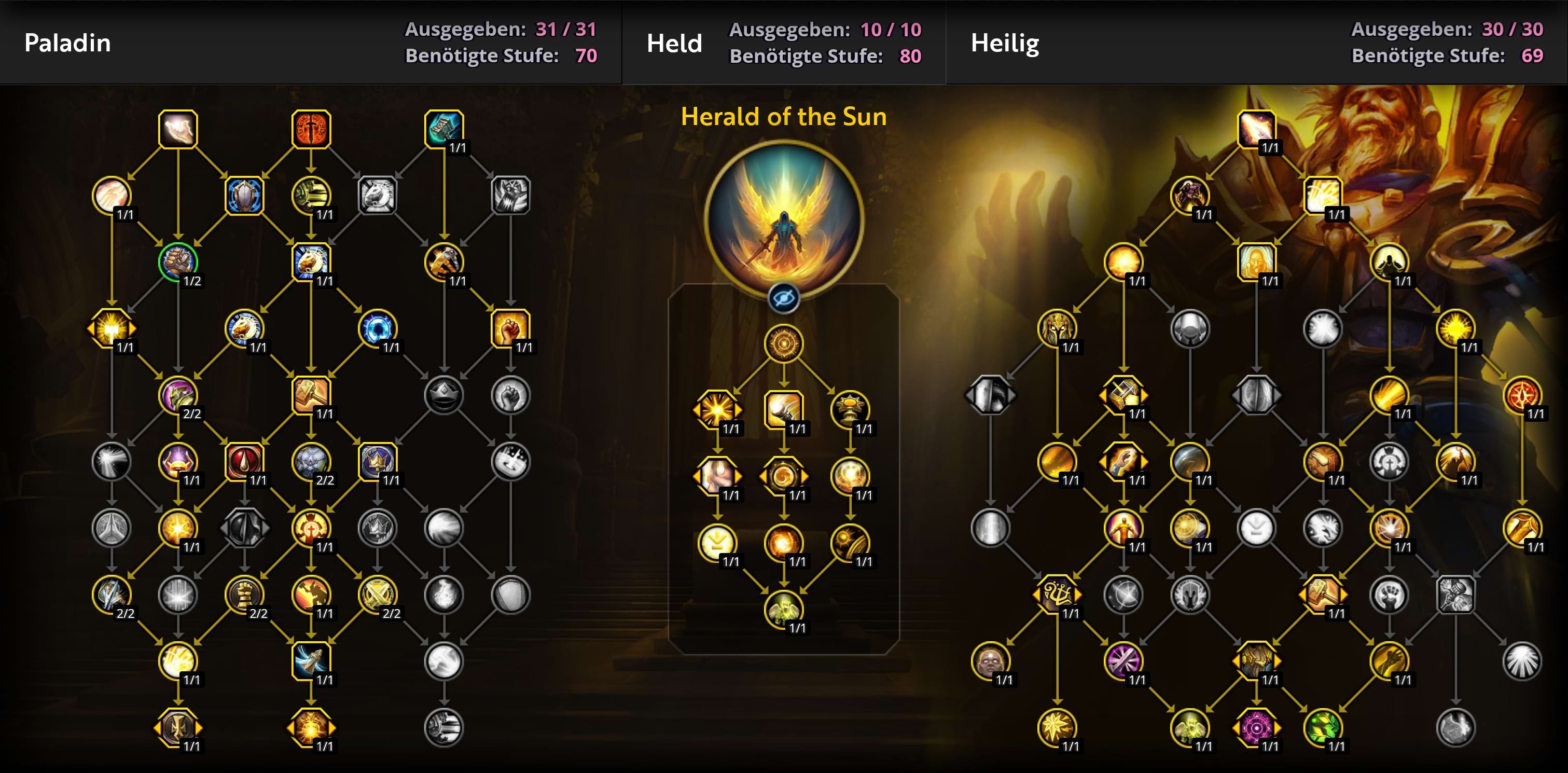Choose the chess rook talent with 2/2 points

point(244,593)
